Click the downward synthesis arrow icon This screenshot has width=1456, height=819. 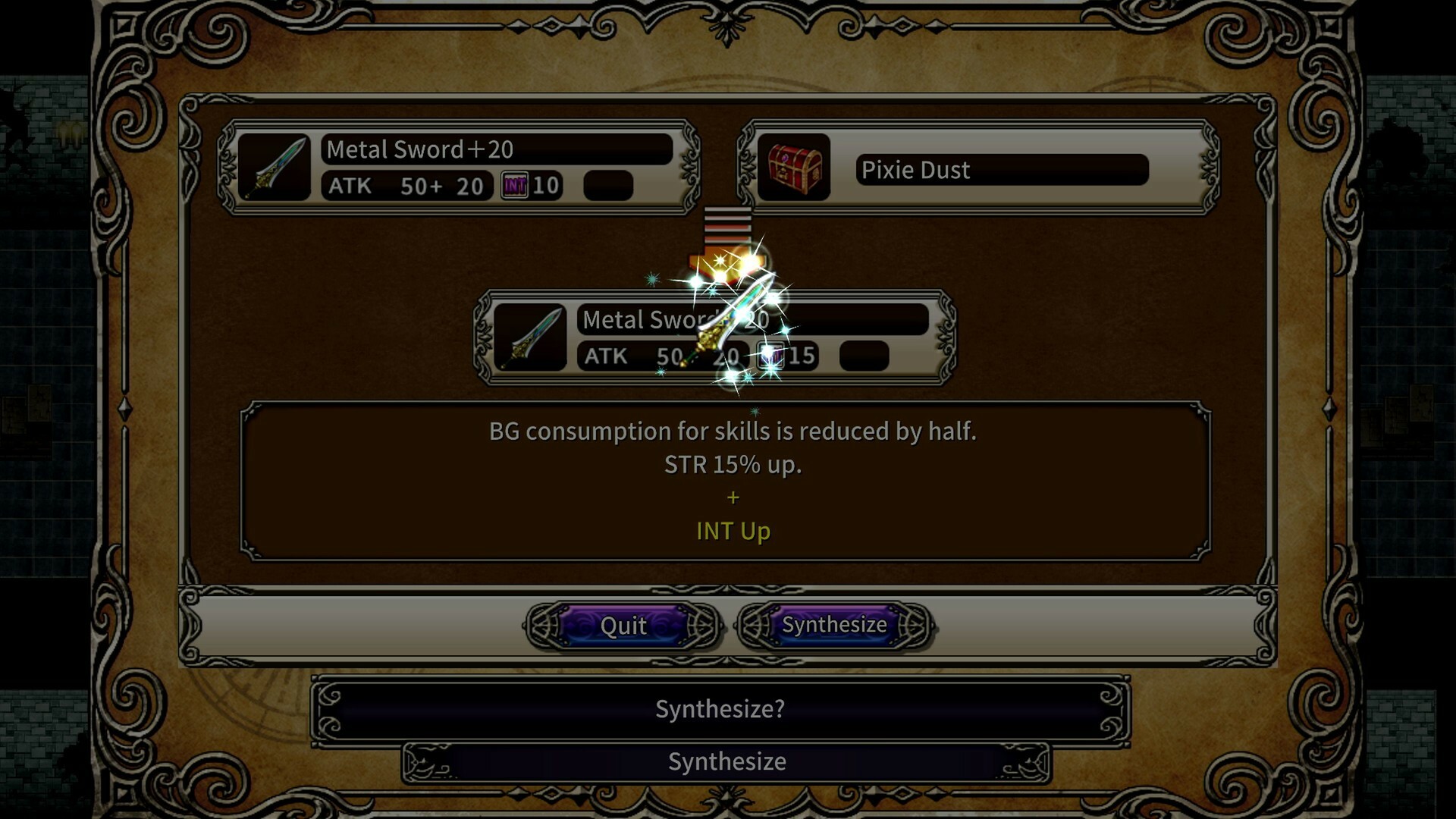pos(726,239)
